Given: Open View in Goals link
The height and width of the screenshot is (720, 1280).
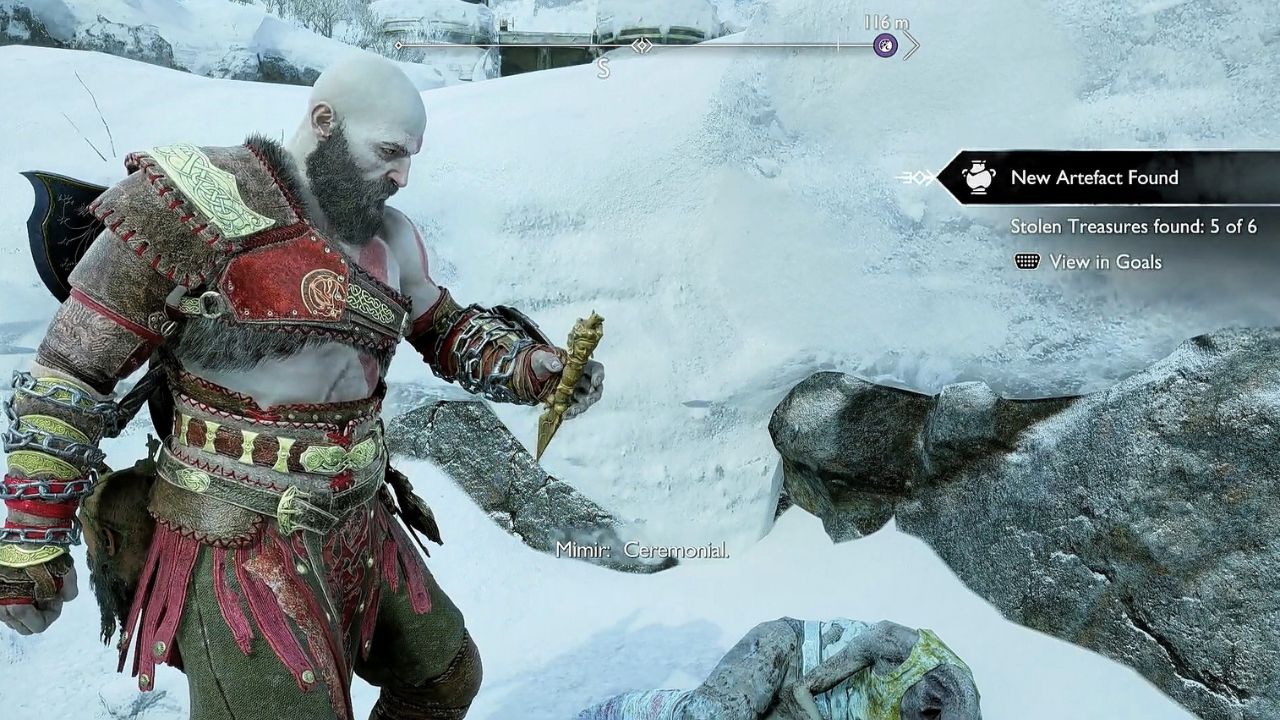Looking at the screenshot, I should [1104, 262].
